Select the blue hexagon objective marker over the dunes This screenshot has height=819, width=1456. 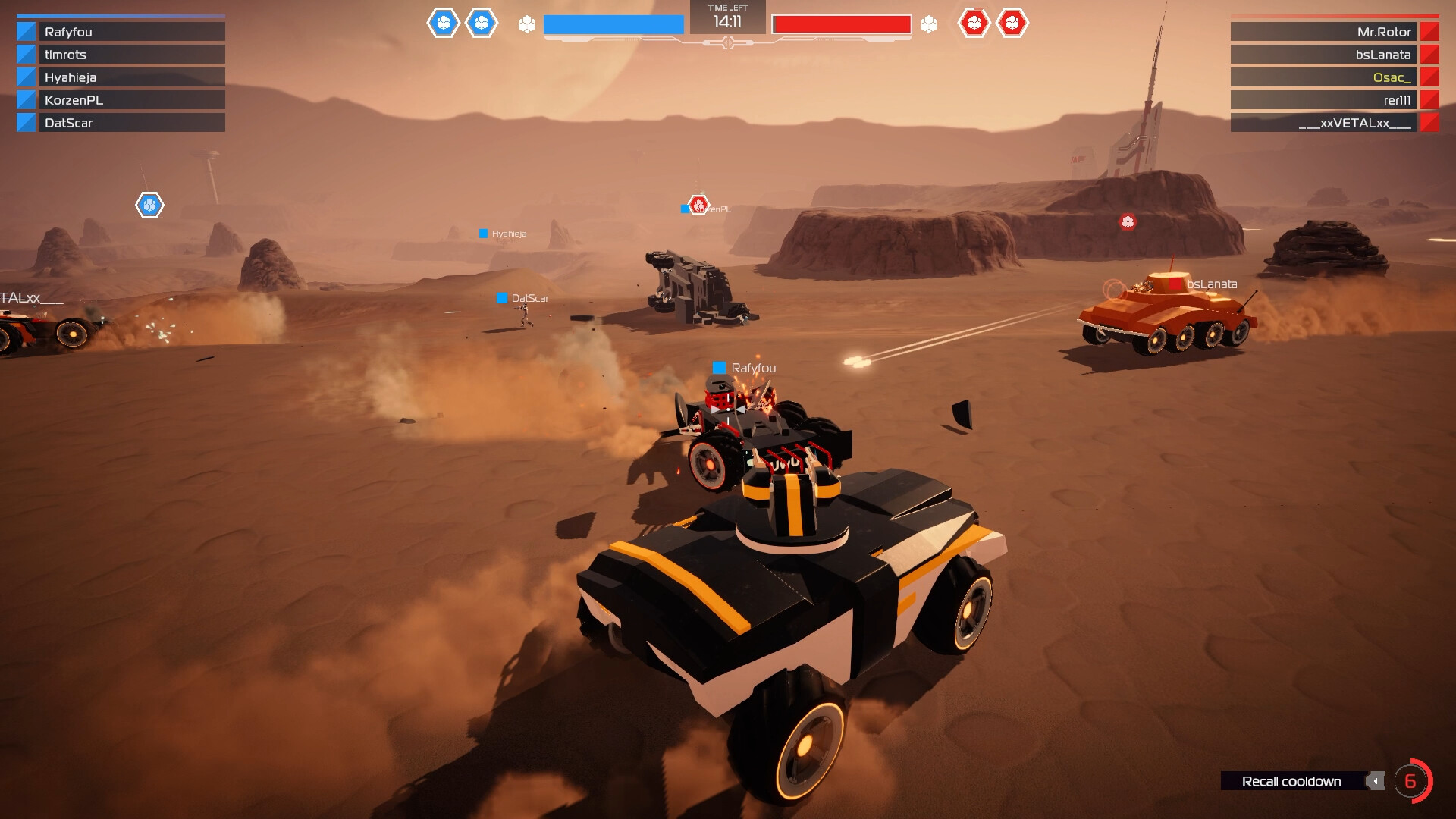149,203
